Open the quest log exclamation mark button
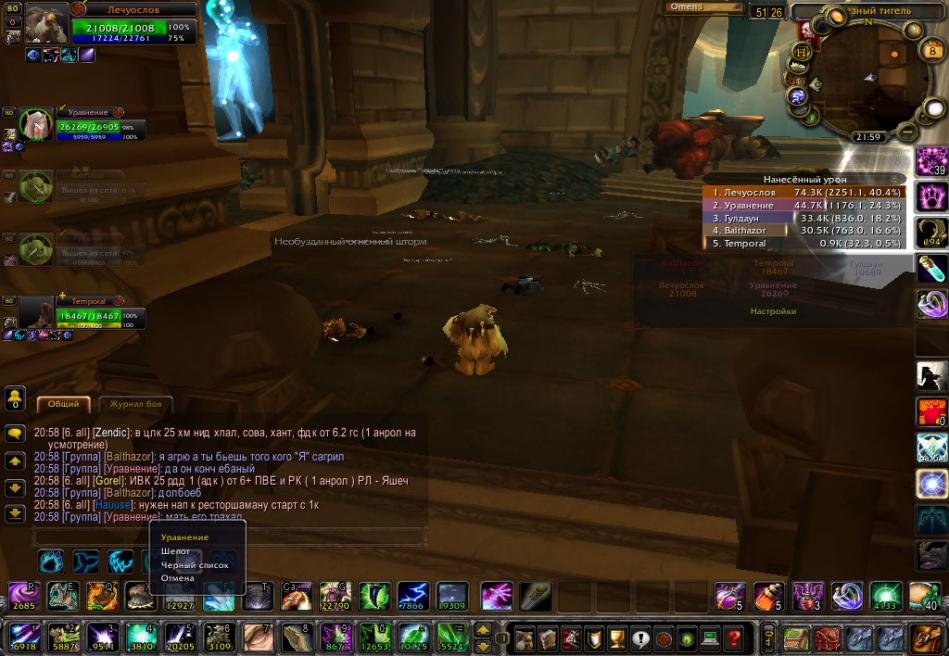 tap(641, 638)
